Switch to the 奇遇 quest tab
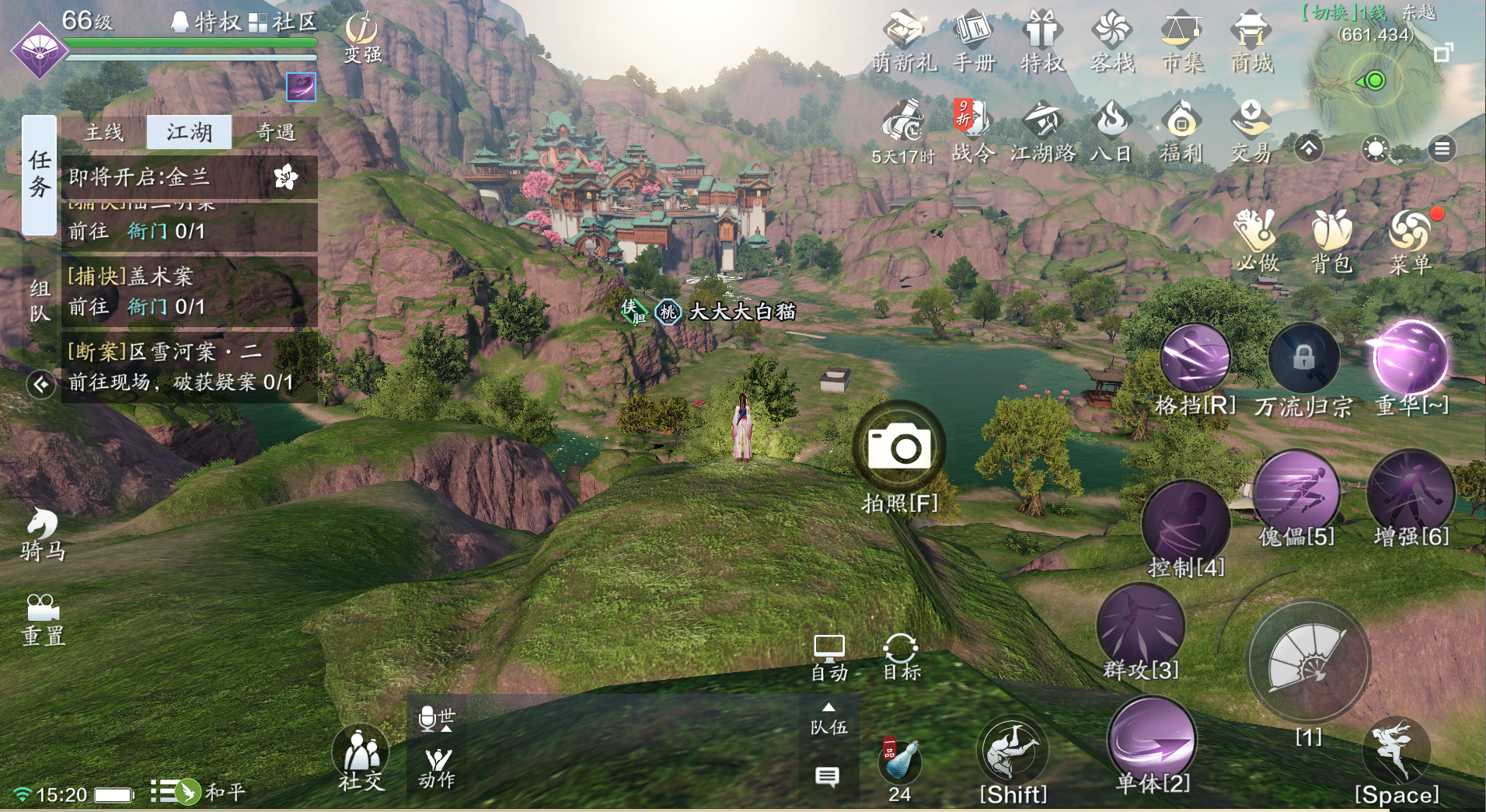 (276, 133)
